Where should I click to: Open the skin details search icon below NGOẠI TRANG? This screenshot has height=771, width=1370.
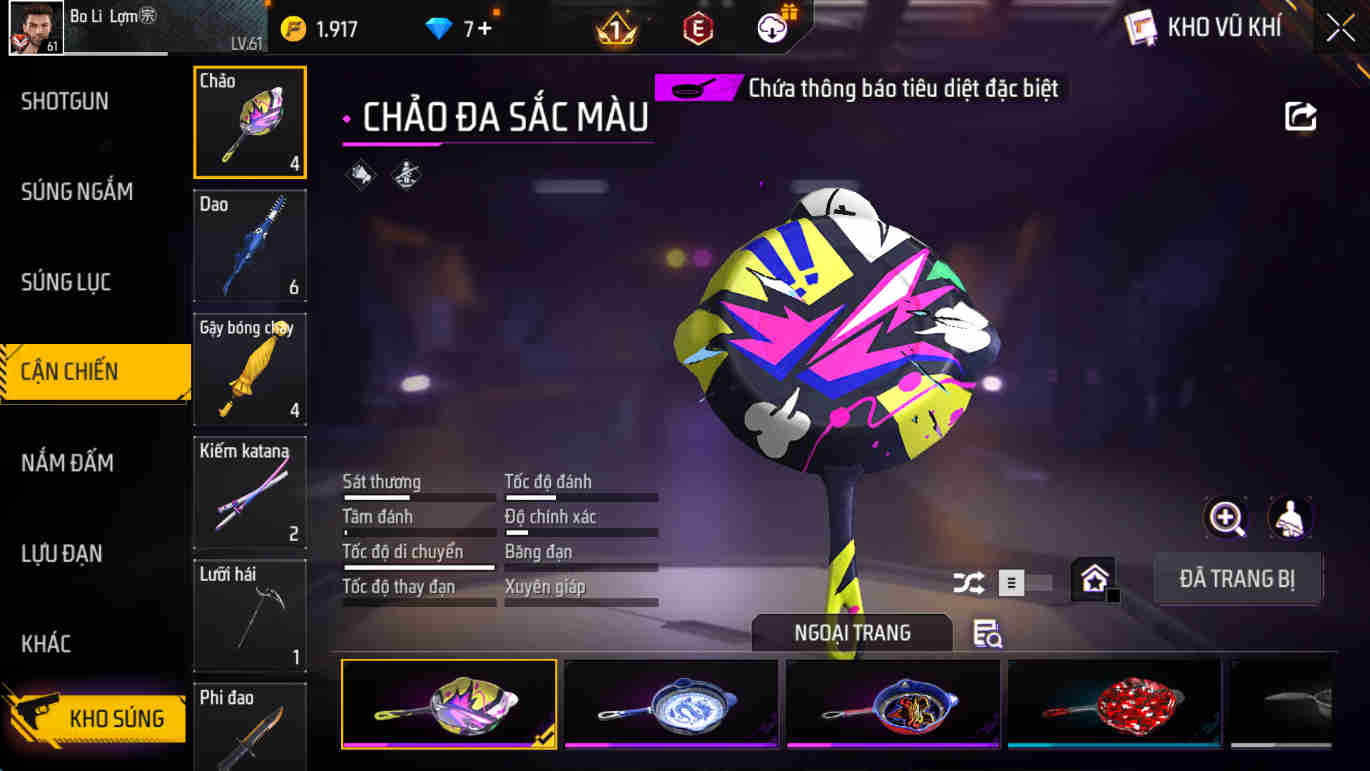click(x=985, y=634)
